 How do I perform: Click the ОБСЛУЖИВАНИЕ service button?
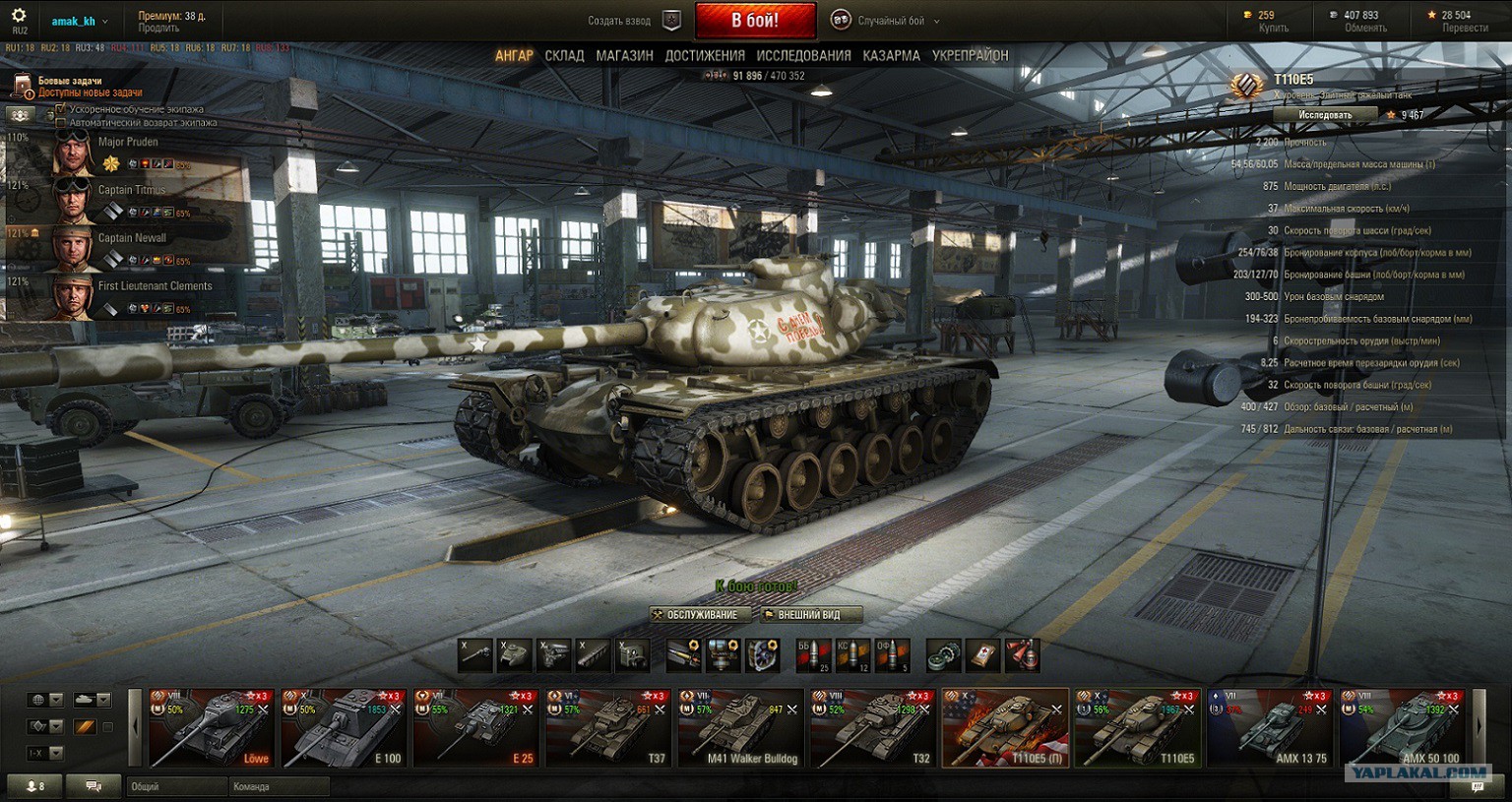(x=701, y=615)
